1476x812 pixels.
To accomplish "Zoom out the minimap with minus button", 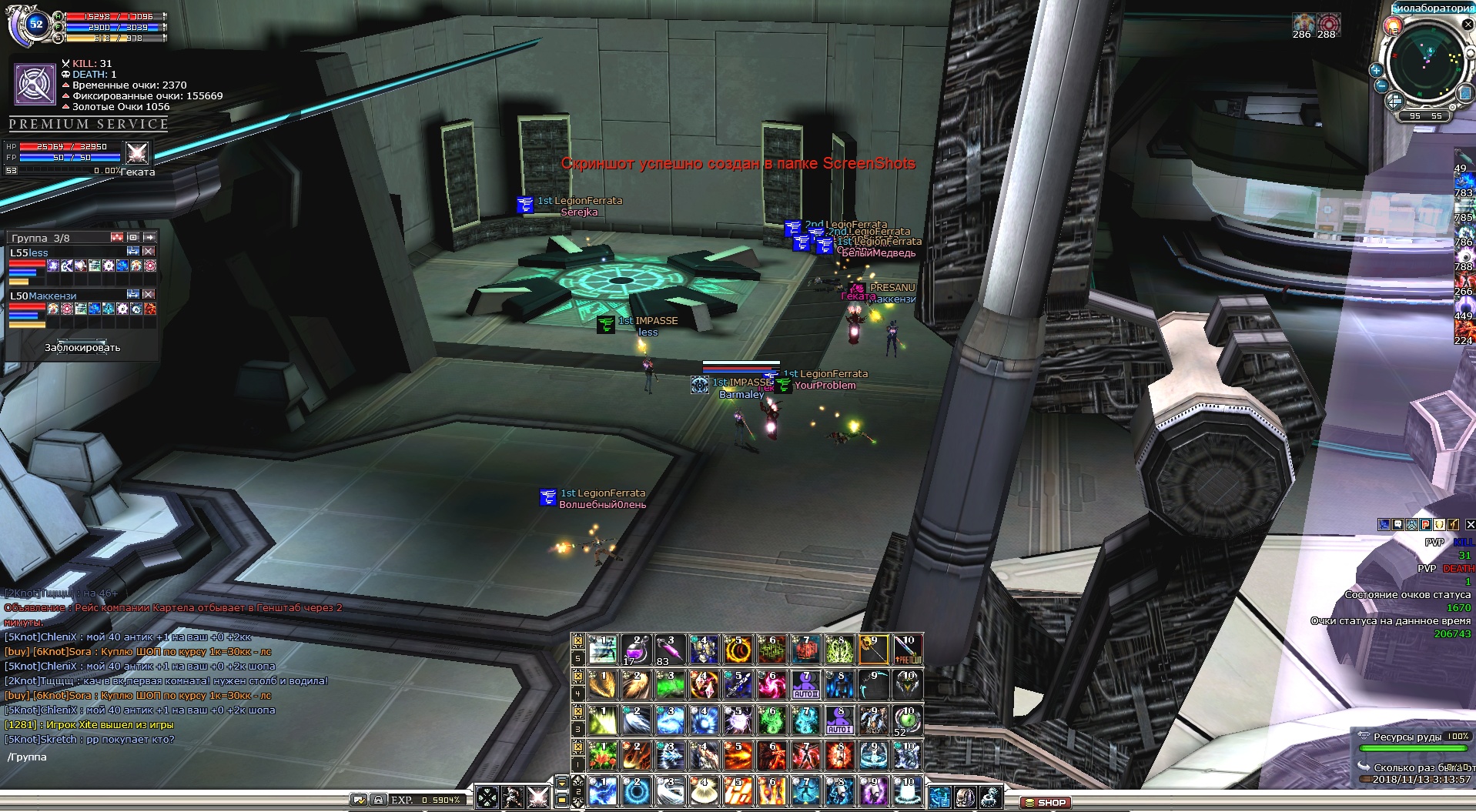I will click(x=1381, y=86).
